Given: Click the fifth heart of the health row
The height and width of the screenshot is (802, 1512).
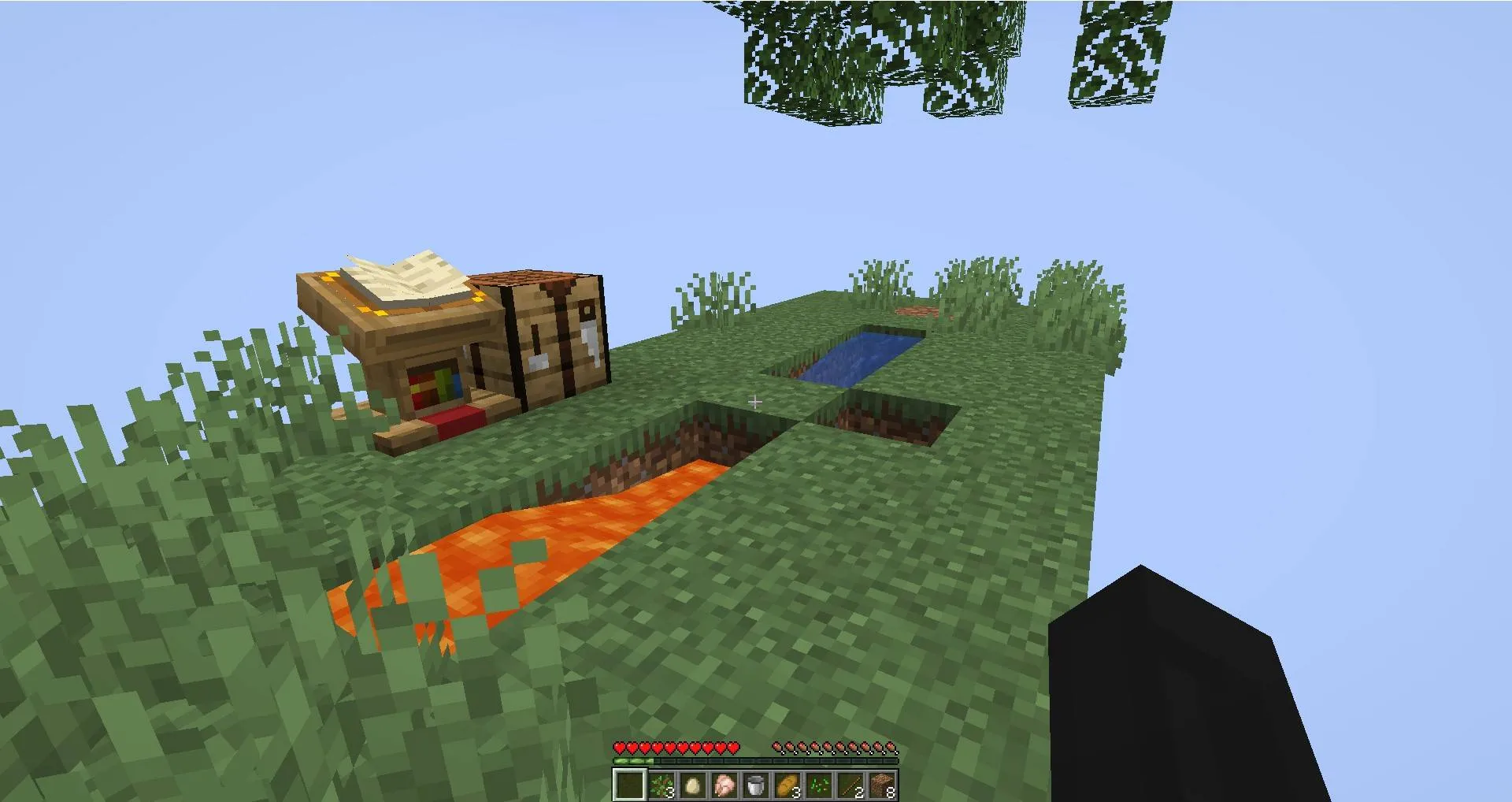Looking at the screenshot, I should pos(669,748).
